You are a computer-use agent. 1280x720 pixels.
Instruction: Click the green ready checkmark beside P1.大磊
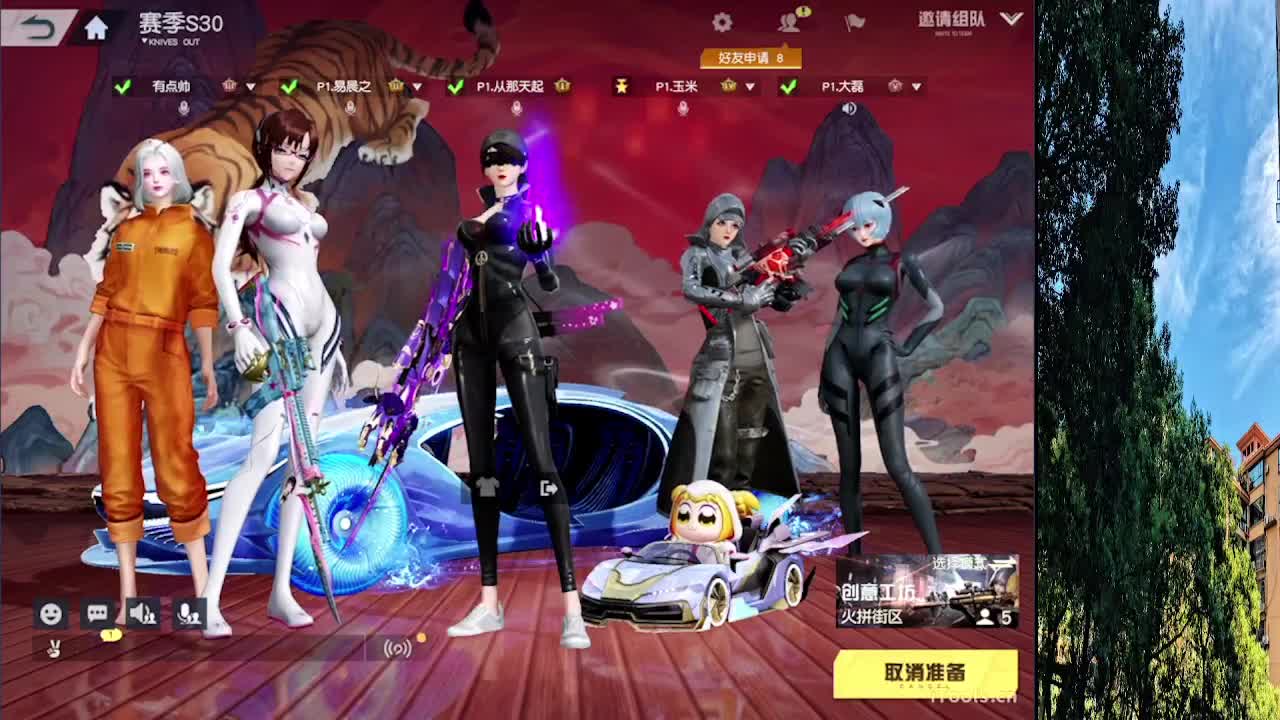coord(789,87)
